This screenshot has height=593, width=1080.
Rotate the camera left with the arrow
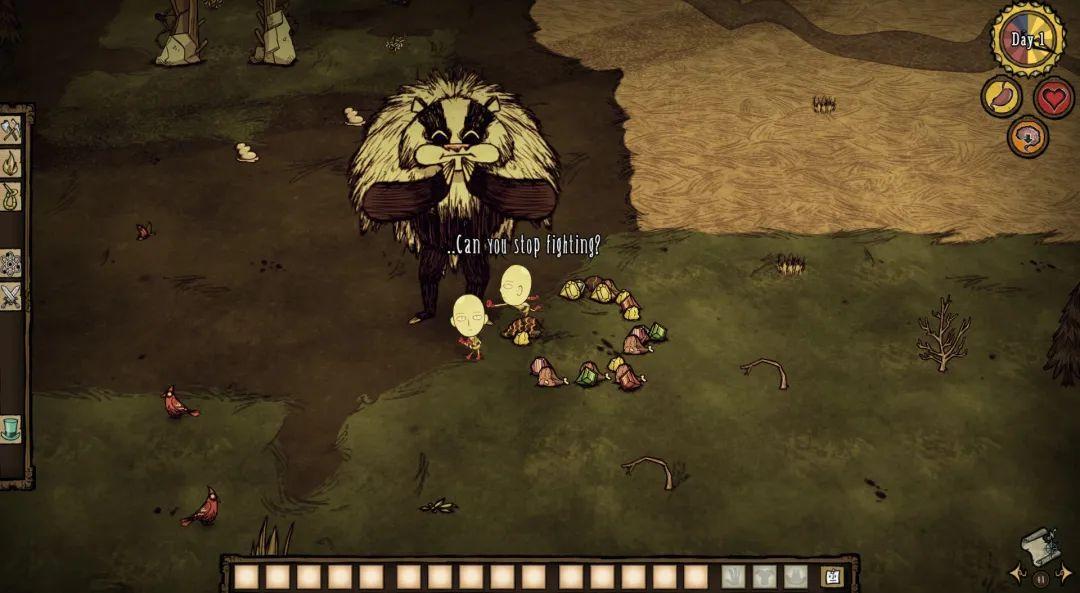point(1017,574)
